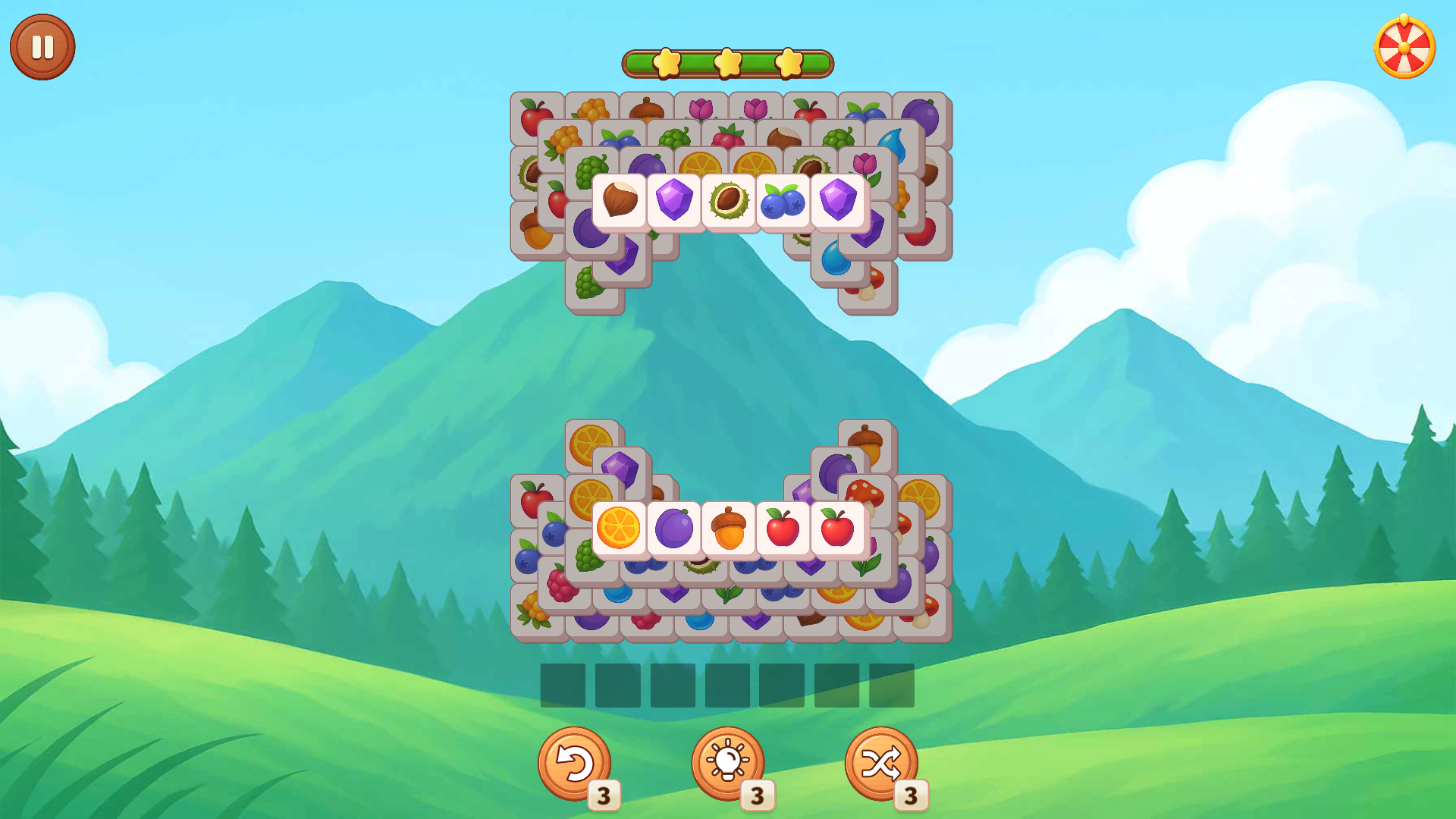Click the candy wheel icon in the top-right corner
This screenshot has width=1456, height=819.
[1405, 45]
